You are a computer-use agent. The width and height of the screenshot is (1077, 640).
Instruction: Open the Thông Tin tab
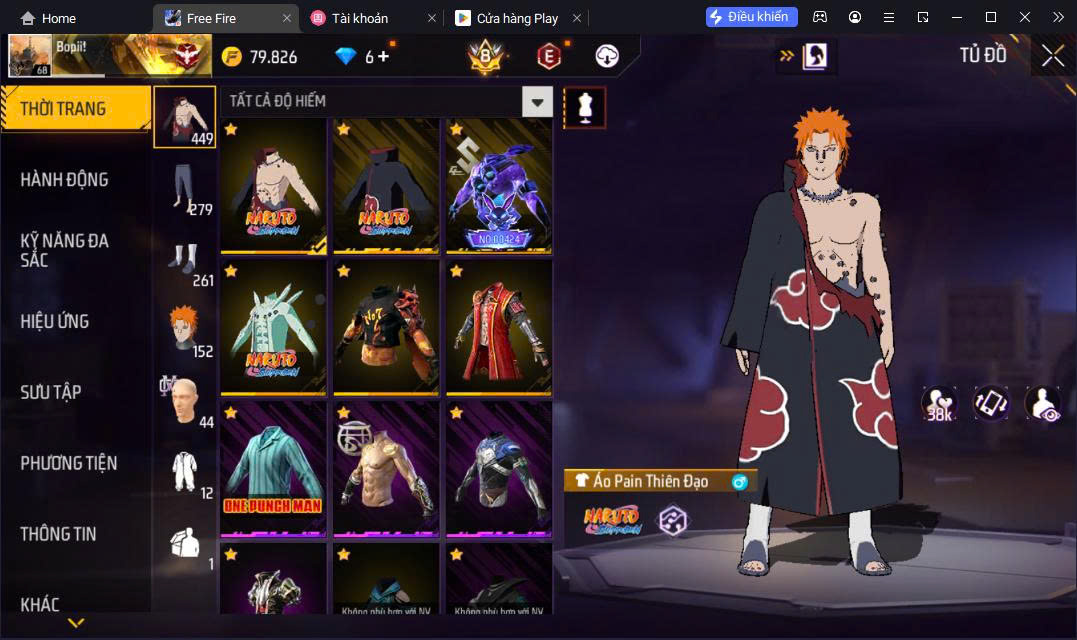(x=58, y=534)
